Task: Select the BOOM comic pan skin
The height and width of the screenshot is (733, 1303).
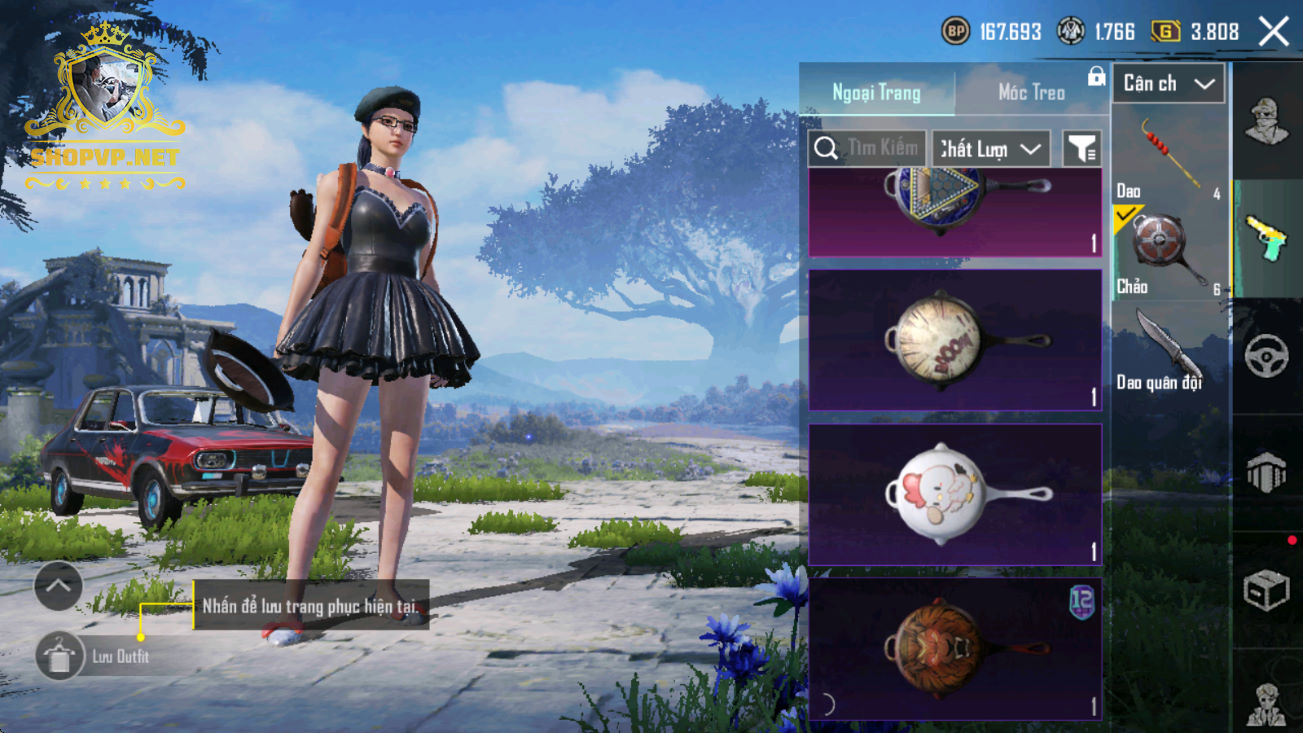Action: click(955, 340)
